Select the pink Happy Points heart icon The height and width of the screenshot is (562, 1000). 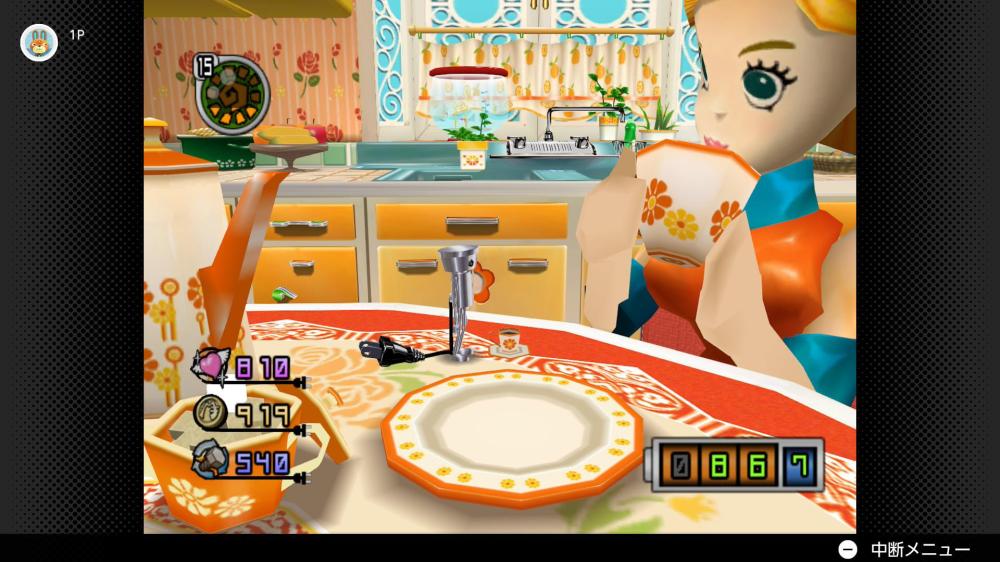point(212,366)
